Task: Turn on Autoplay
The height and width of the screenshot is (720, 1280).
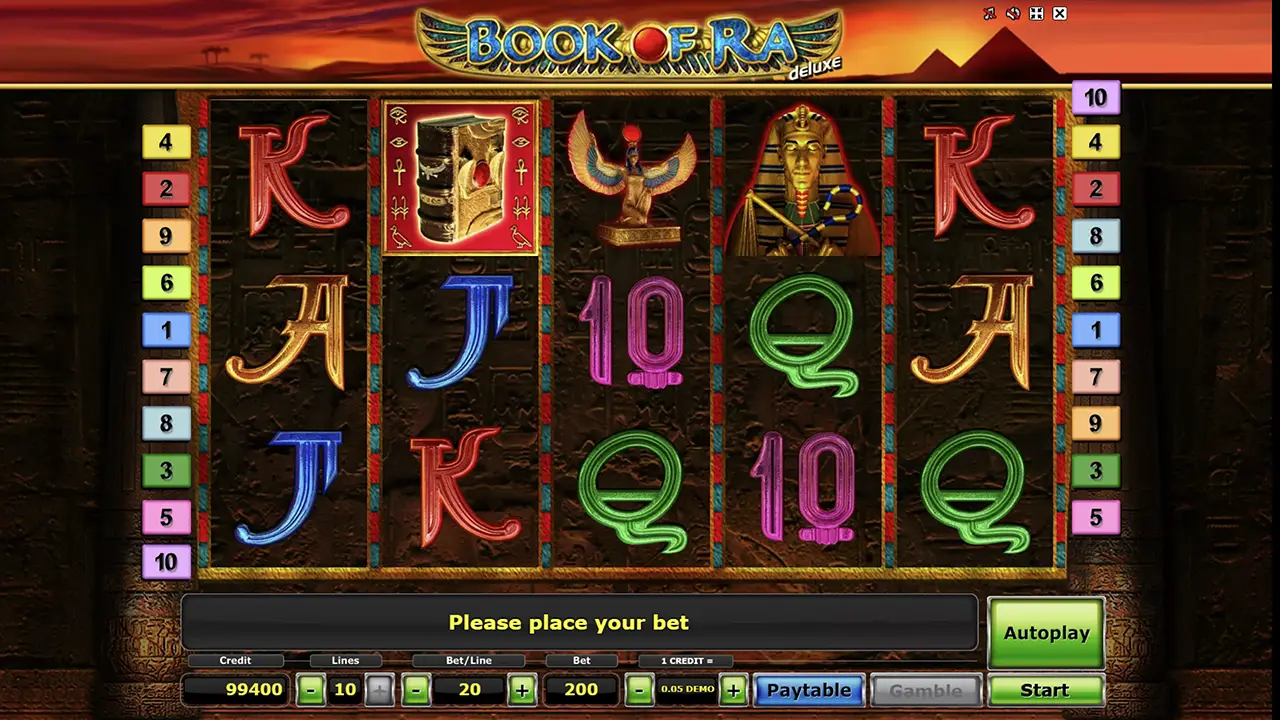Action: (1046, 633)
